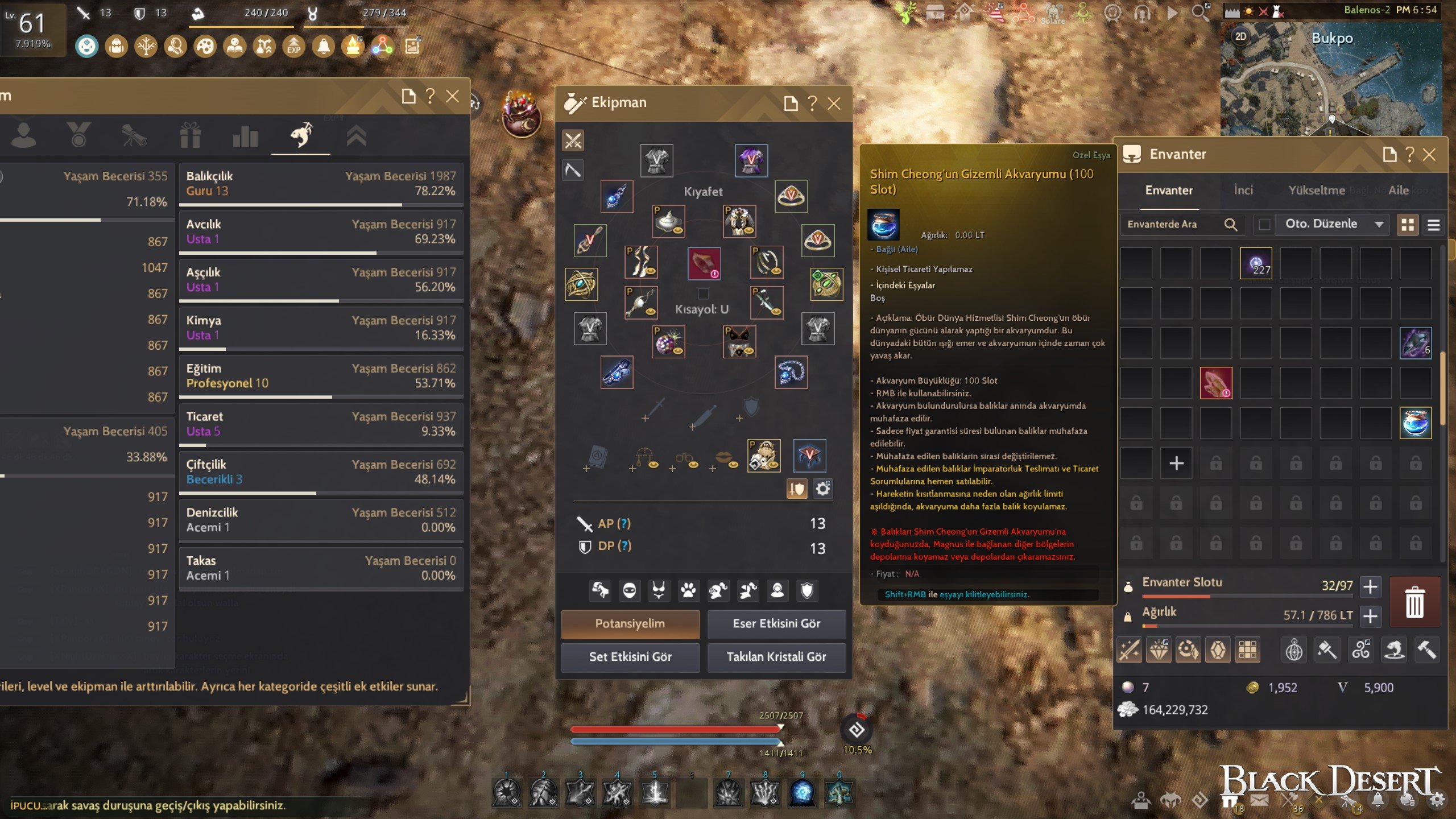Image resolution: width=1456 pixels, height=819 pixels.
Task: Click the hammer repair icon in inventory toolbar
Action: point(1427,649)
